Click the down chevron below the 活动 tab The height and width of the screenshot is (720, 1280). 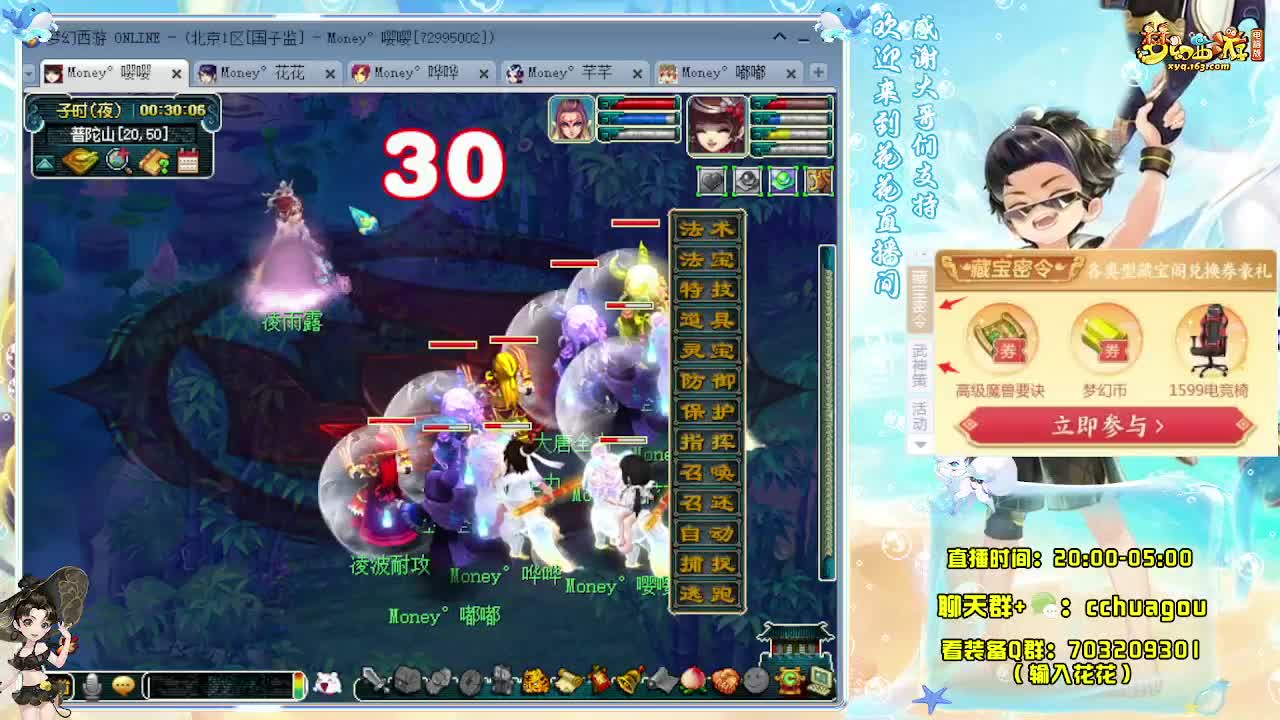[x=919, y=440]
